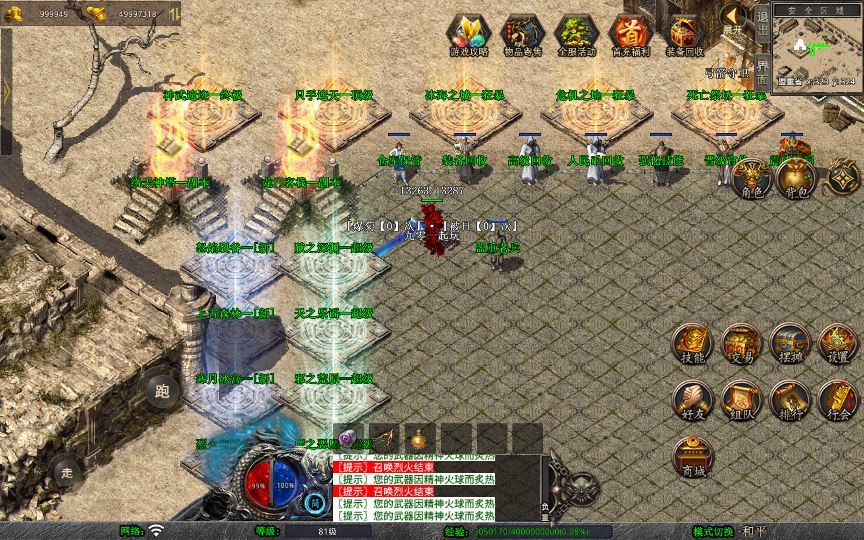Open the 首充福利 first-recharge bonus icon
The width and height of the screenshot is (864, 540).
[x=629, y=34]
